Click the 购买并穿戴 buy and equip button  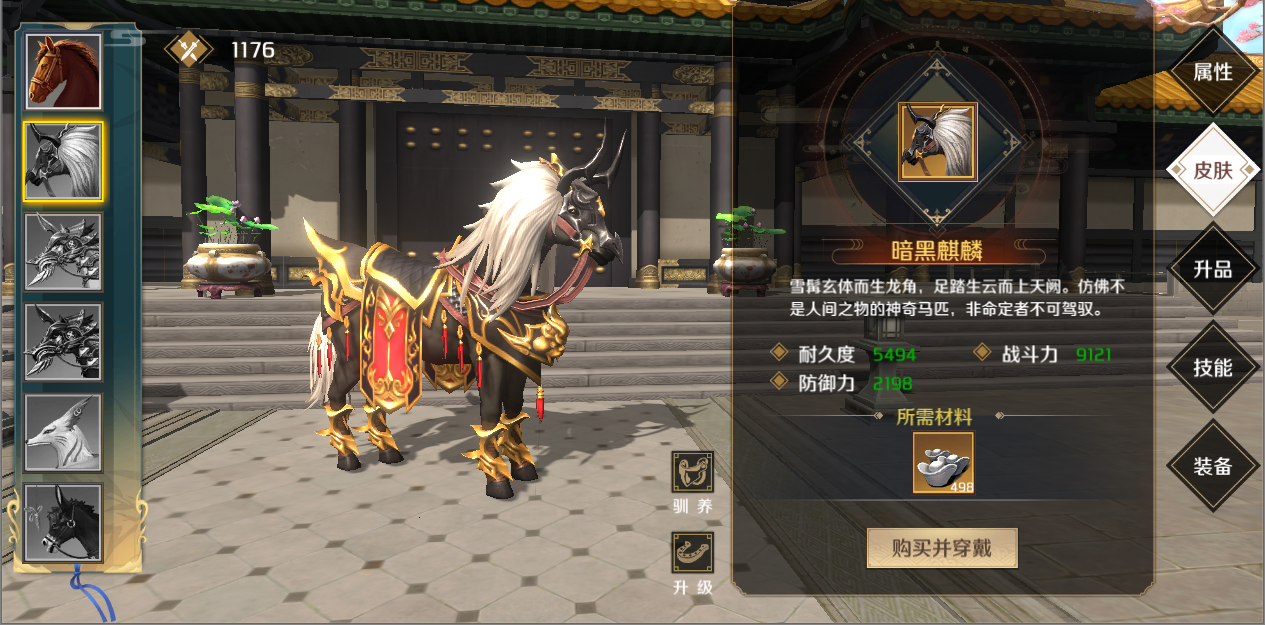pos(941,548)
